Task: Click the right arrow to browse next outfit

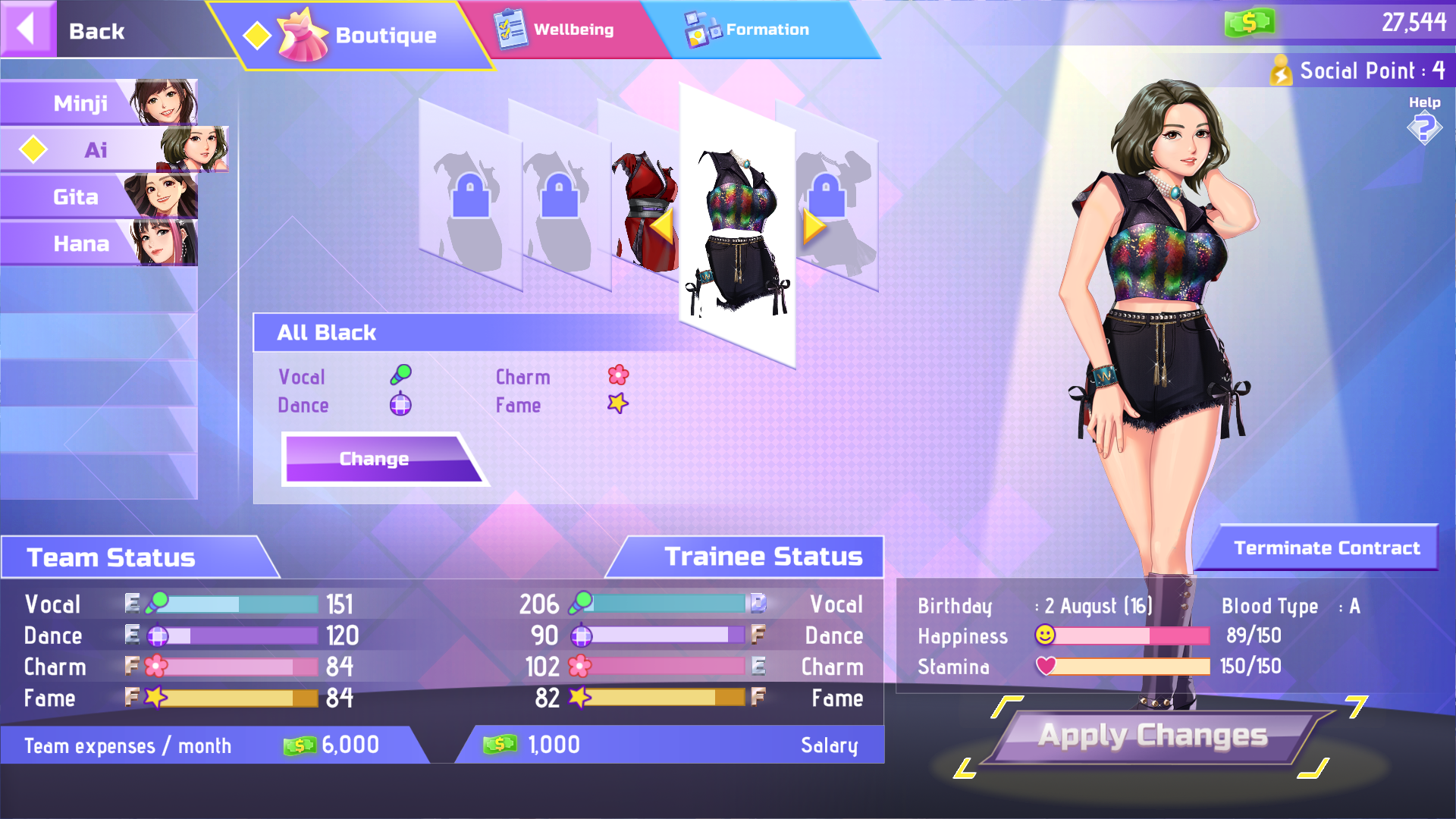Action: coord(814,227)
